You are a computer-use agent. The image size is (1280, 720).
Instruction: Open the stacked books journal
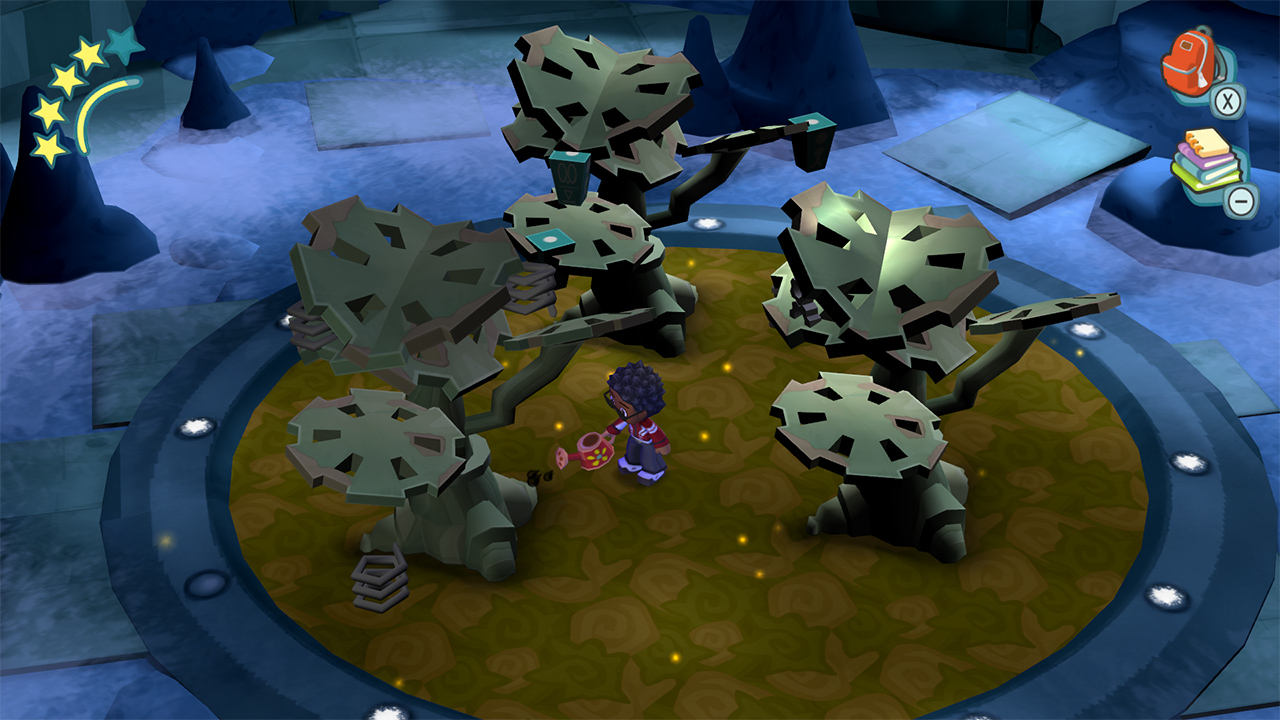click(1205, 163)
